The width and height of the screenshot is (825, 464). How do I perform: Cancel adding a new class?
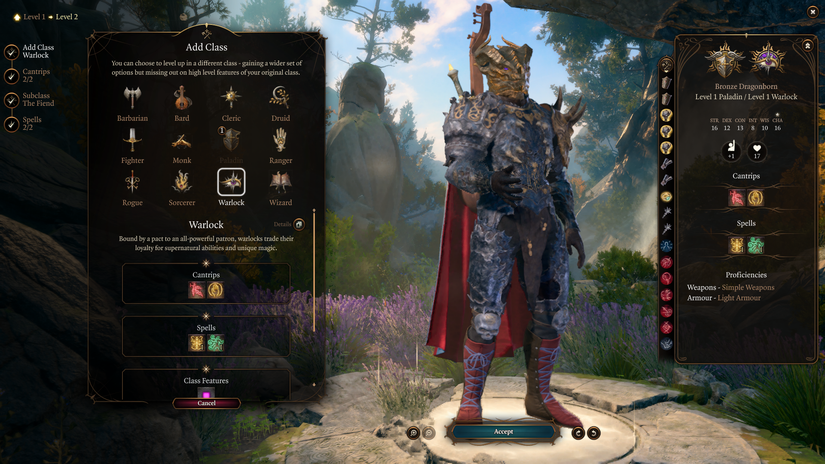coord(206,403)
